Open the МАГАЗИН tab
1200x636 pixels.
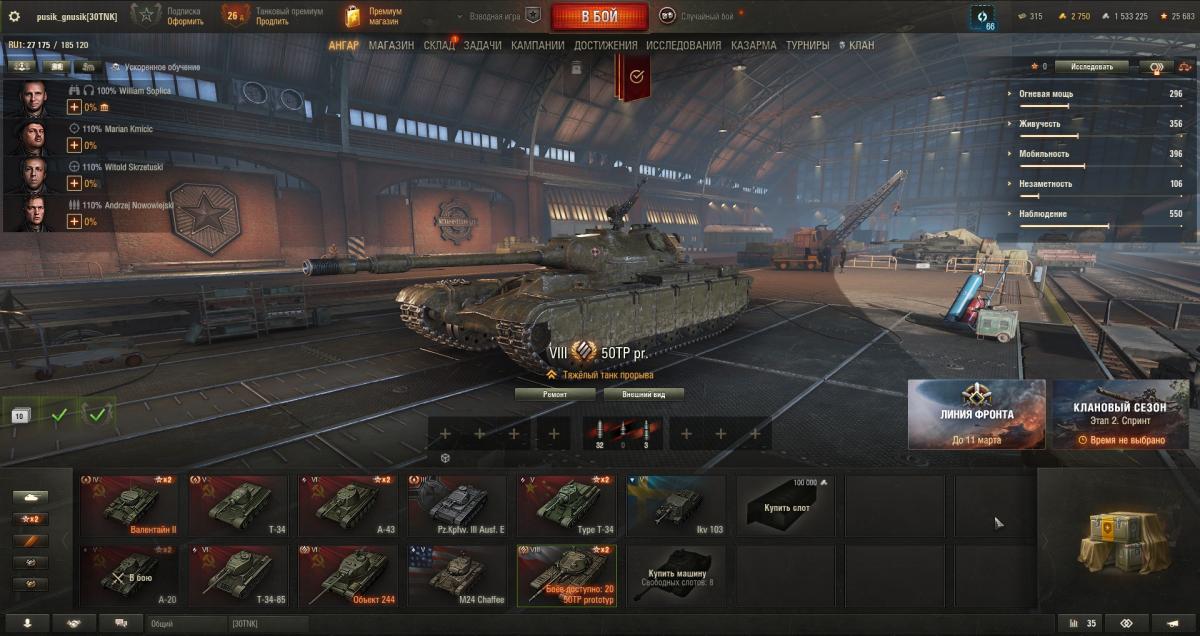tap(391, 45)
